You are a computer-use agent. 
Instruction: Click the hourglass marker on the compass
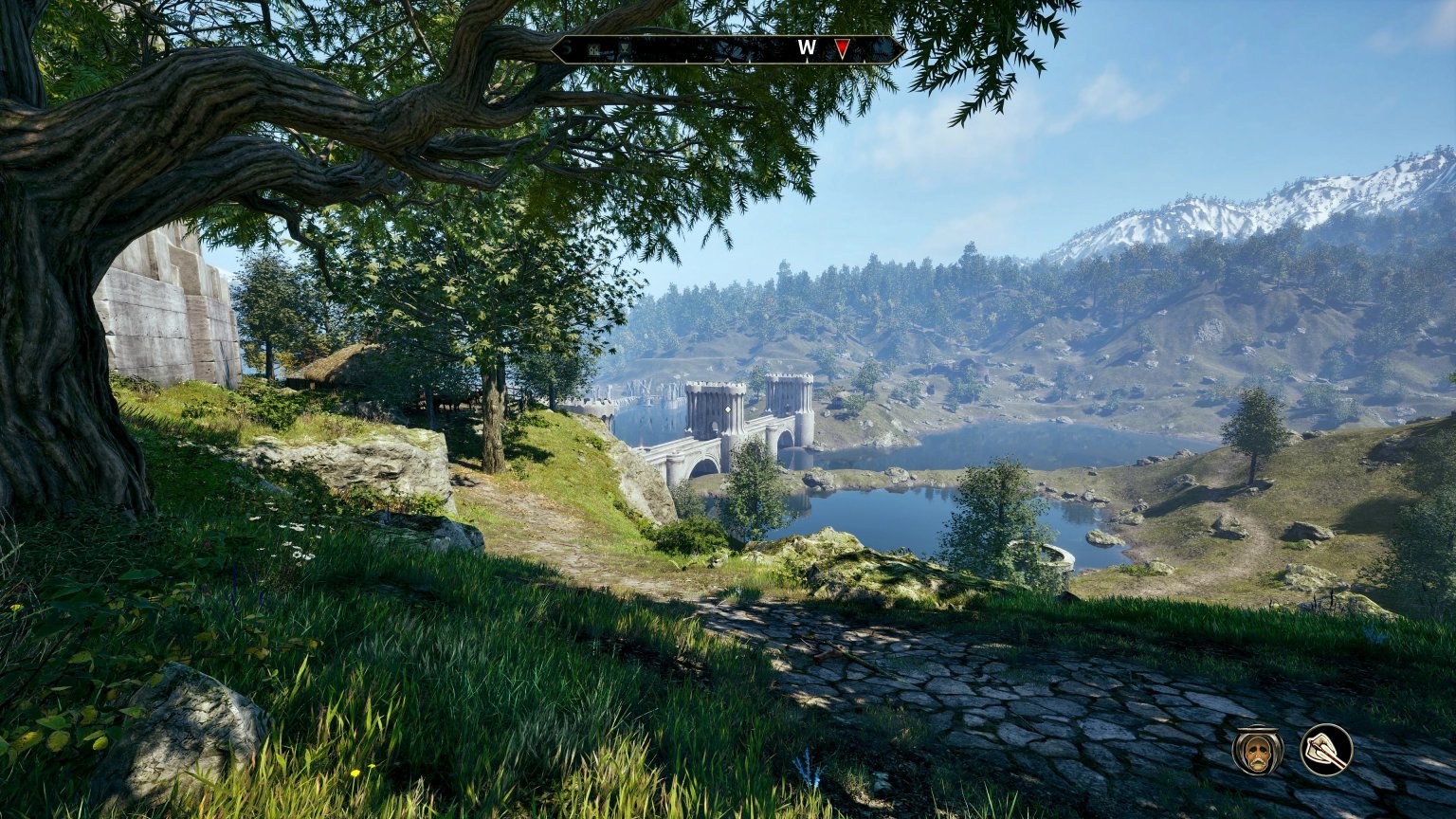(x=624, y=47)
